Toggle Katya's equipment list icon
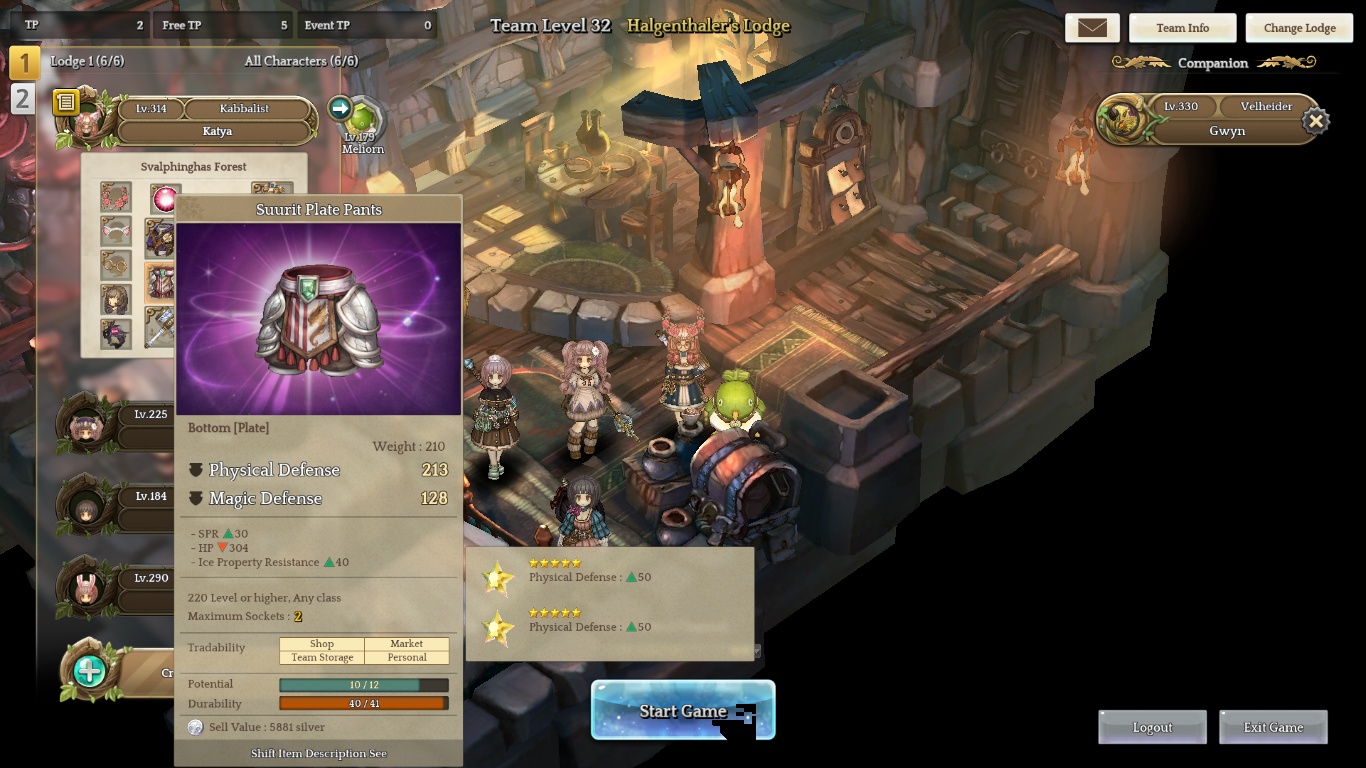1366x768 pixels. pyautogui.click(x=66, y=102)
